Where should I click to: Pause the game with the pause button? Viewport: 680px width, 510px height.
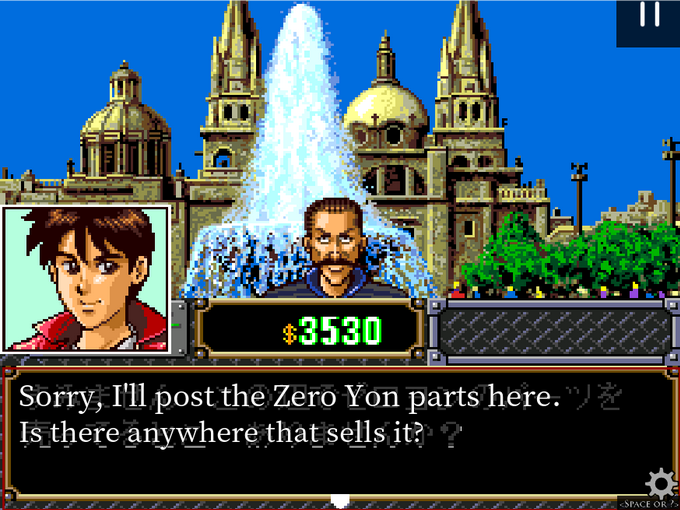tap(649, 16)
